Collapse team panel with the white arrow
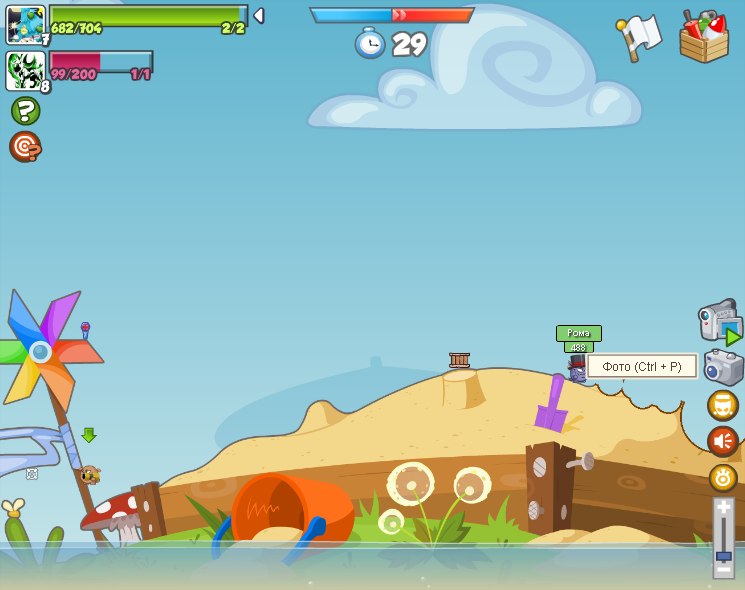This screenshot has width=745, height=590. point(259,16)
